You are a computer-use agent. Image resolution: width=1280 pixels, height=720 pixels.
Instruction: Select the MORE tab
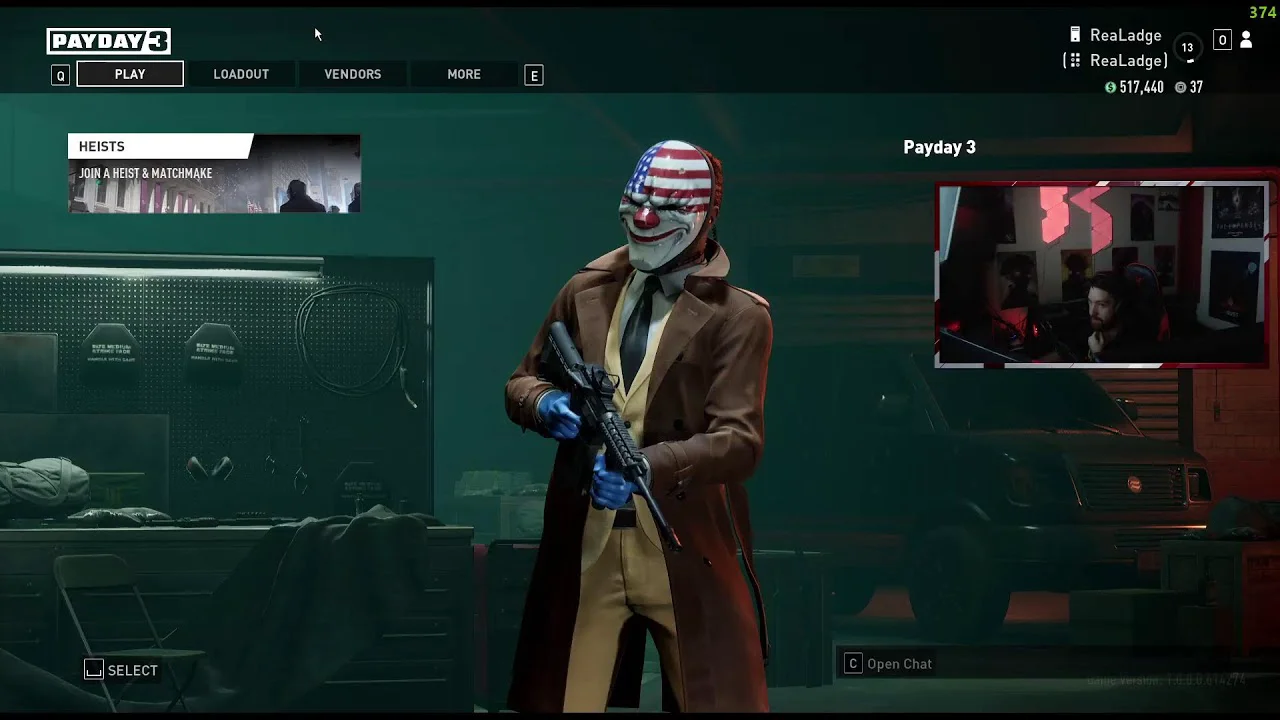(464, 74)
